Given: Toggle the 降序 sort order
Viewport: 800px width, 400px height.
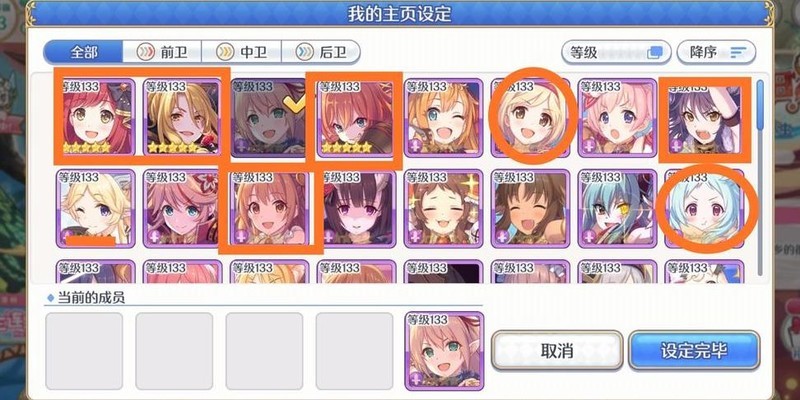Looking at the screenshot, I should 716,52.
